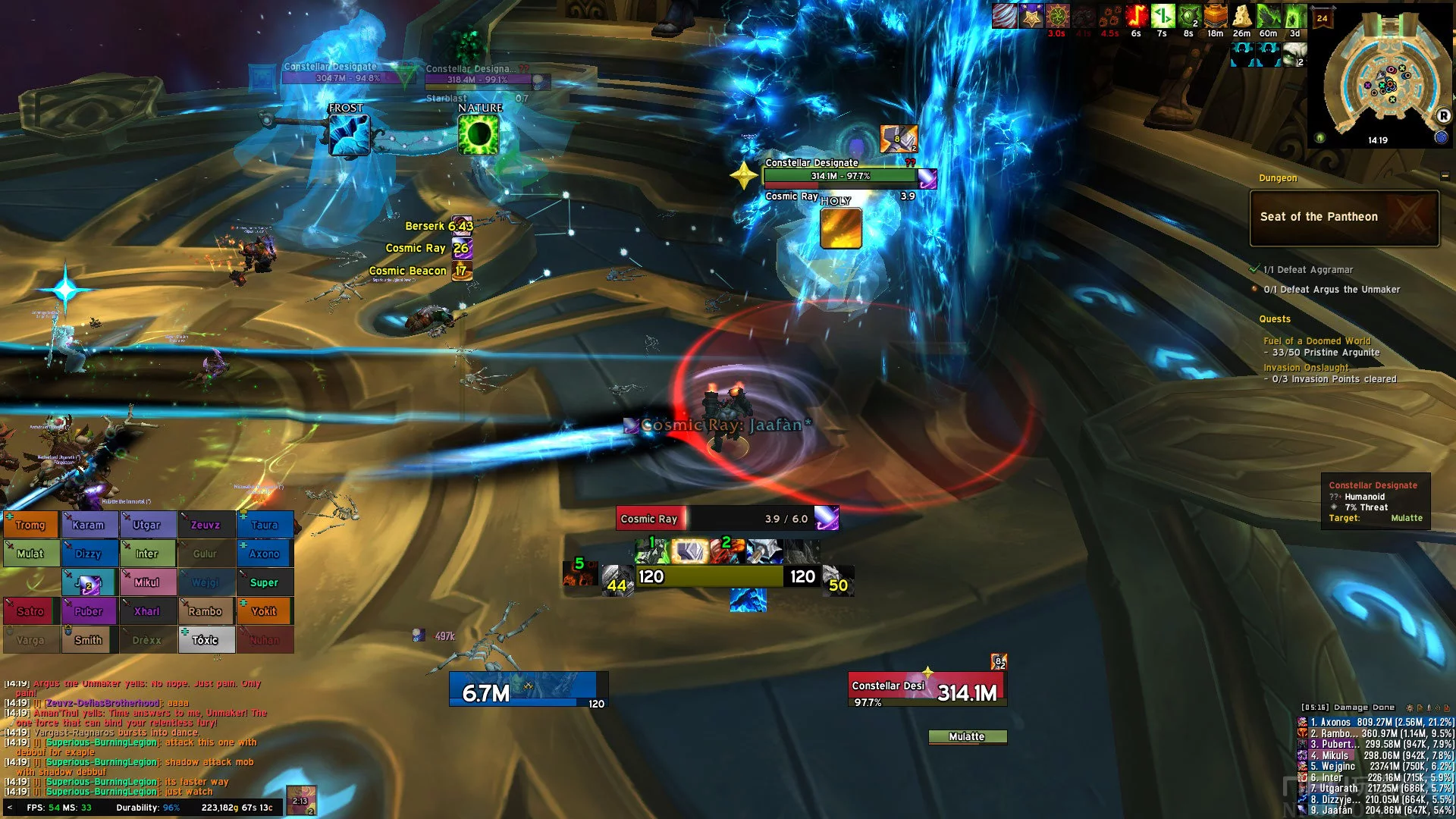This screenshot has height=819, width=1456.
Task: Select the Invasion Onslaught quest entry
Action: 1306,368
